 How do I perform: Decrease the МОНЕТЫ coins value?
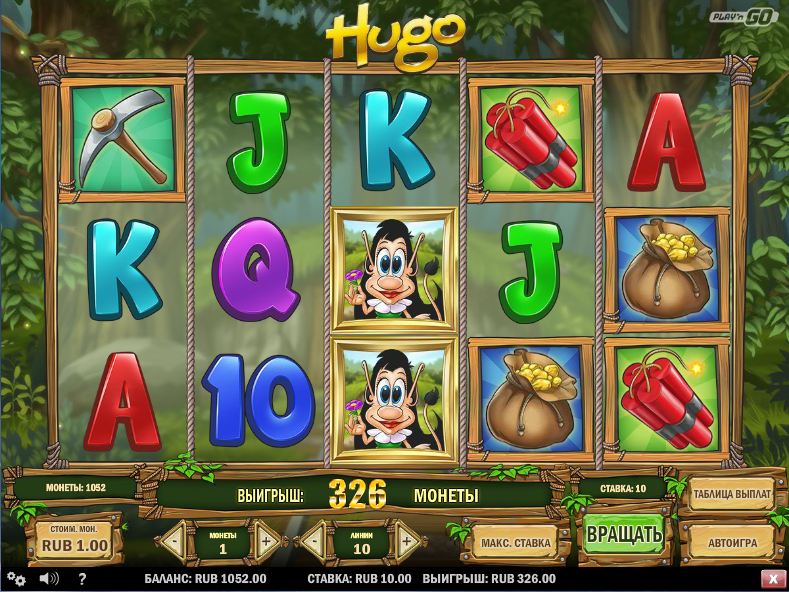tap(173, 542)
